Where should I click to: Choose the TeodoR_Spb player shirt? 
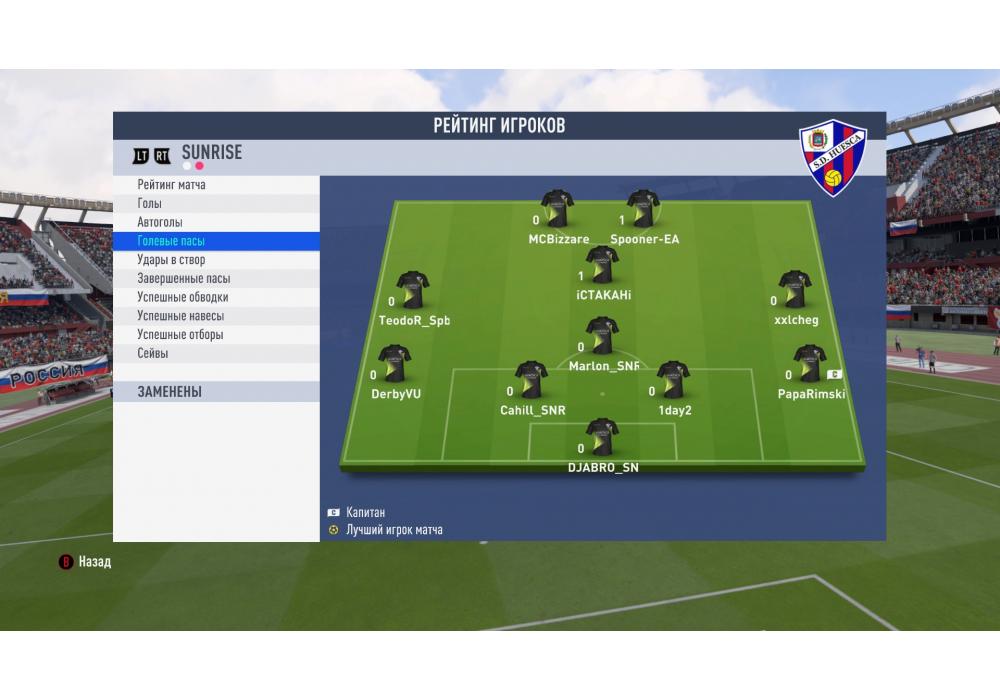[412, 291]
